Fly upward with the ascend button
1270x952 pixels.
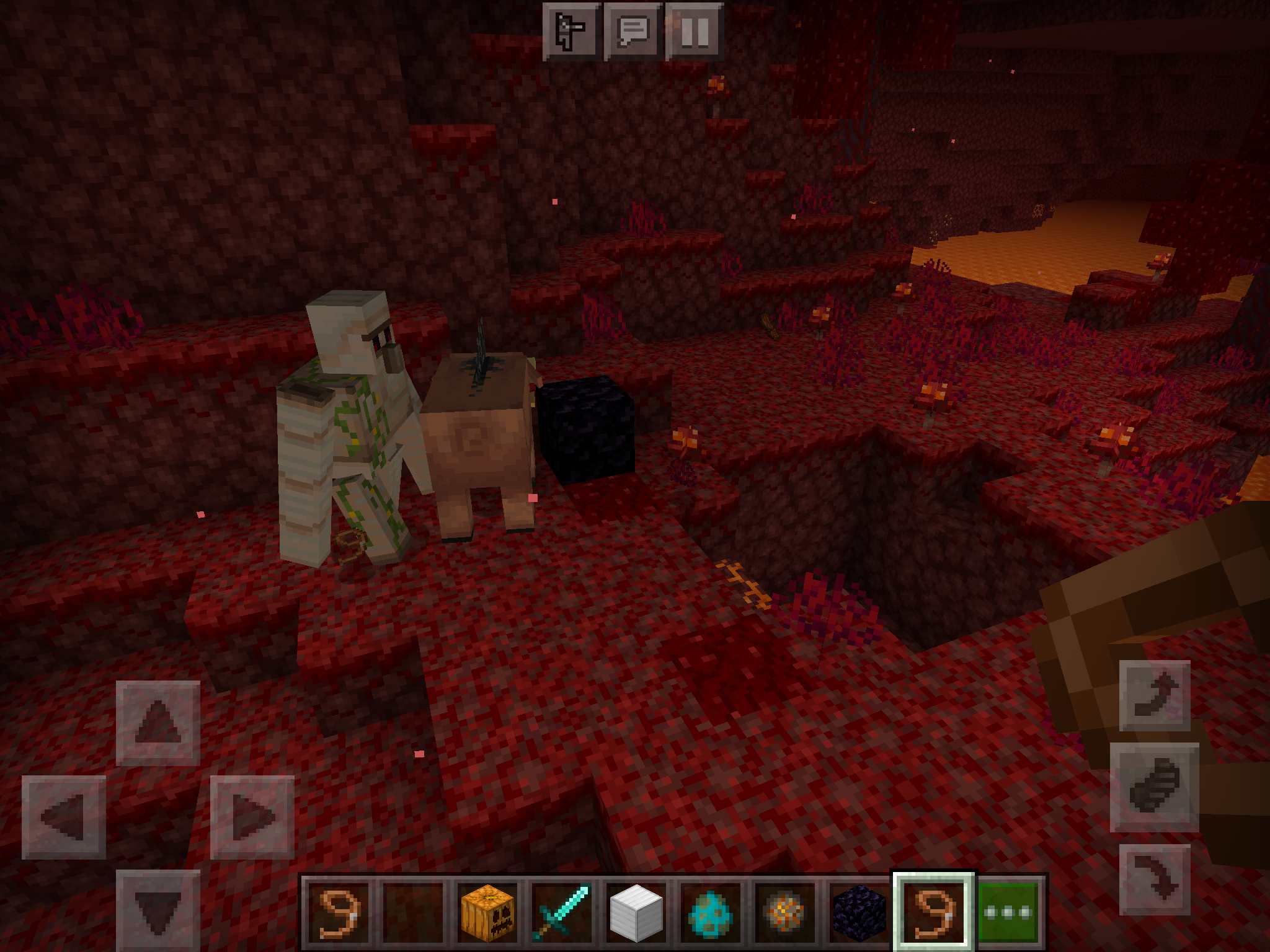click(x=1155, y=695)
